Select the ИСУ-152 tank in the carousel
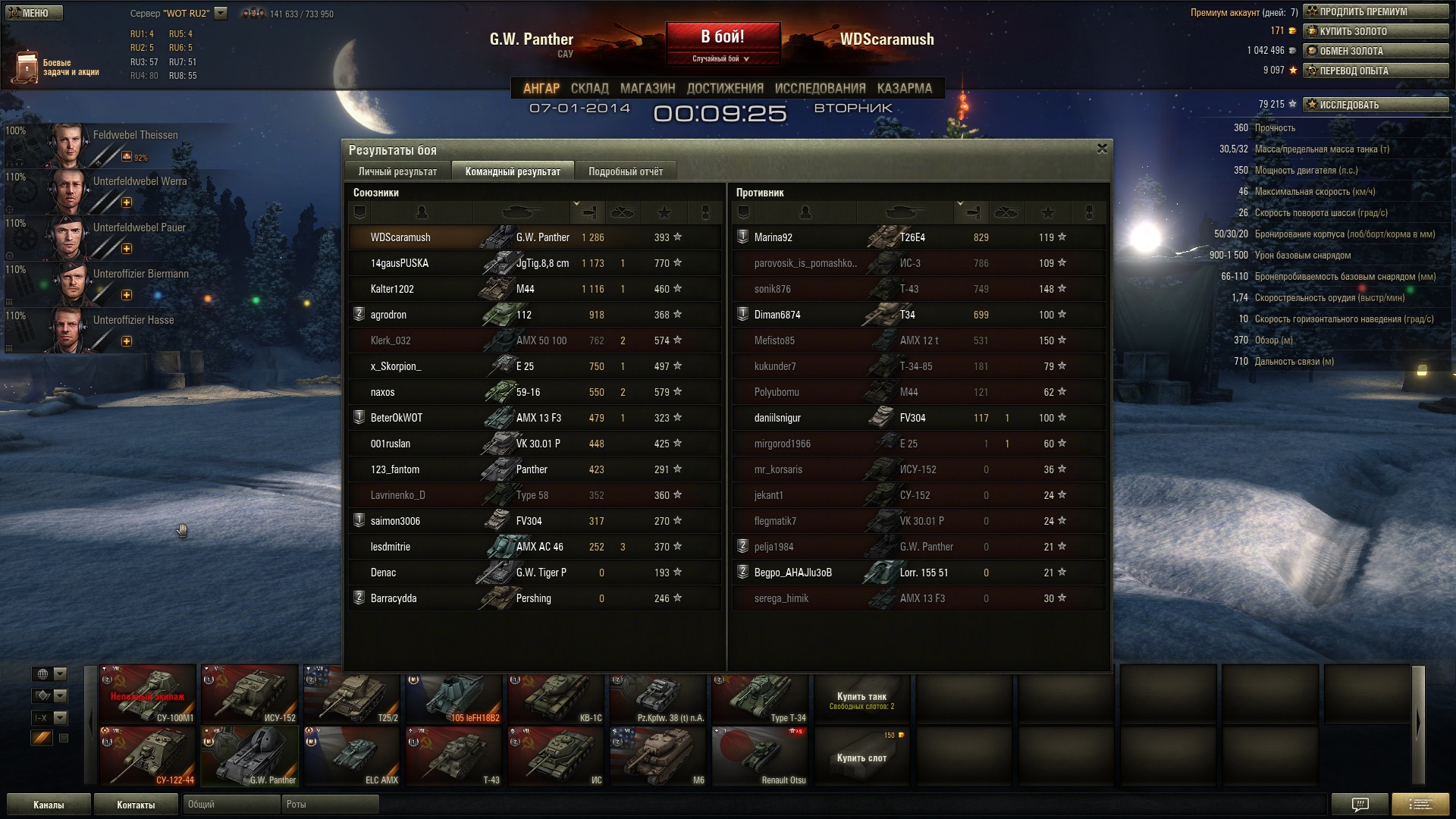This screenshot has height=819, width=1456. 249,694
